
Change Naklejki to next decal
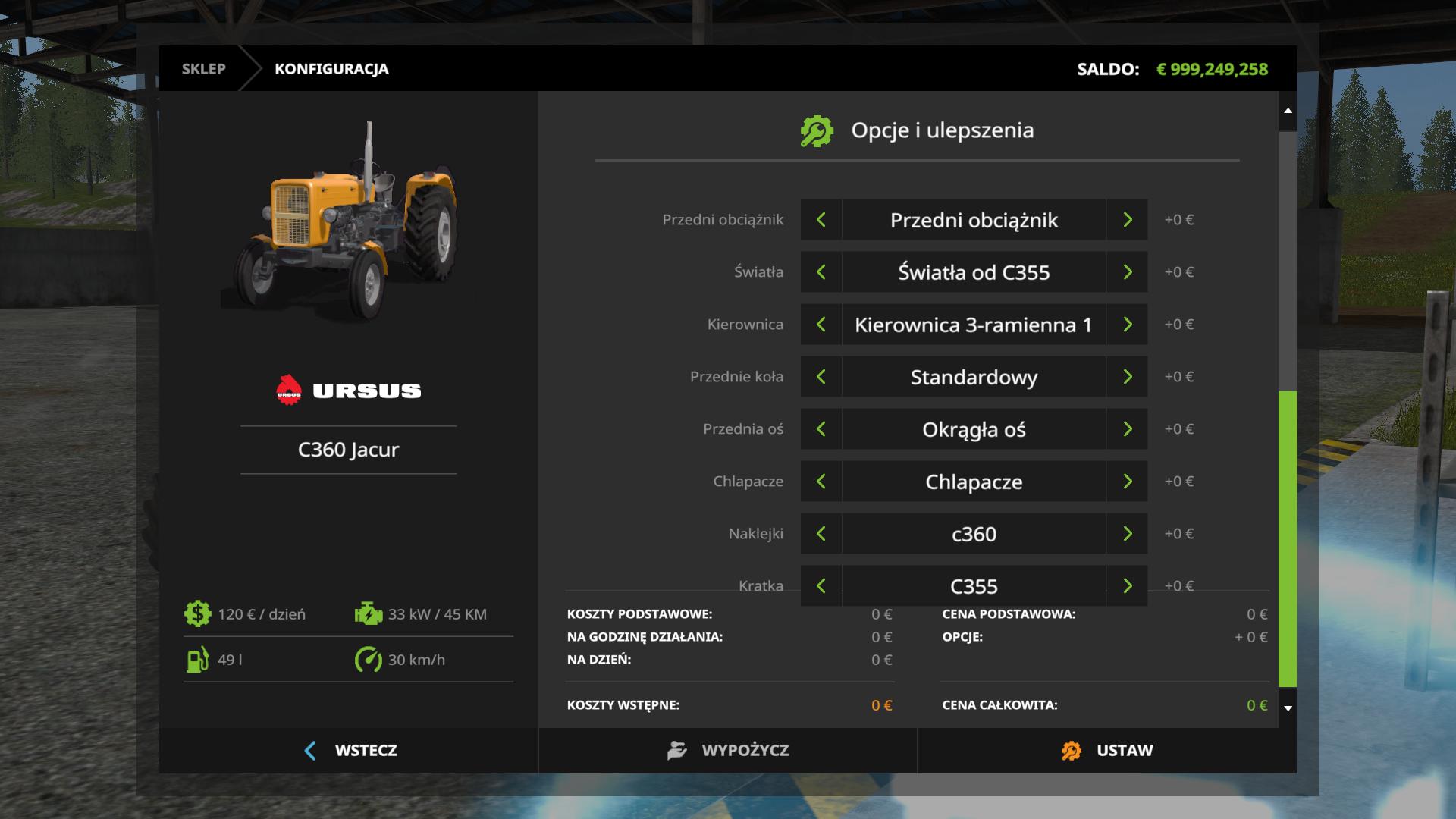[1127, 534]
